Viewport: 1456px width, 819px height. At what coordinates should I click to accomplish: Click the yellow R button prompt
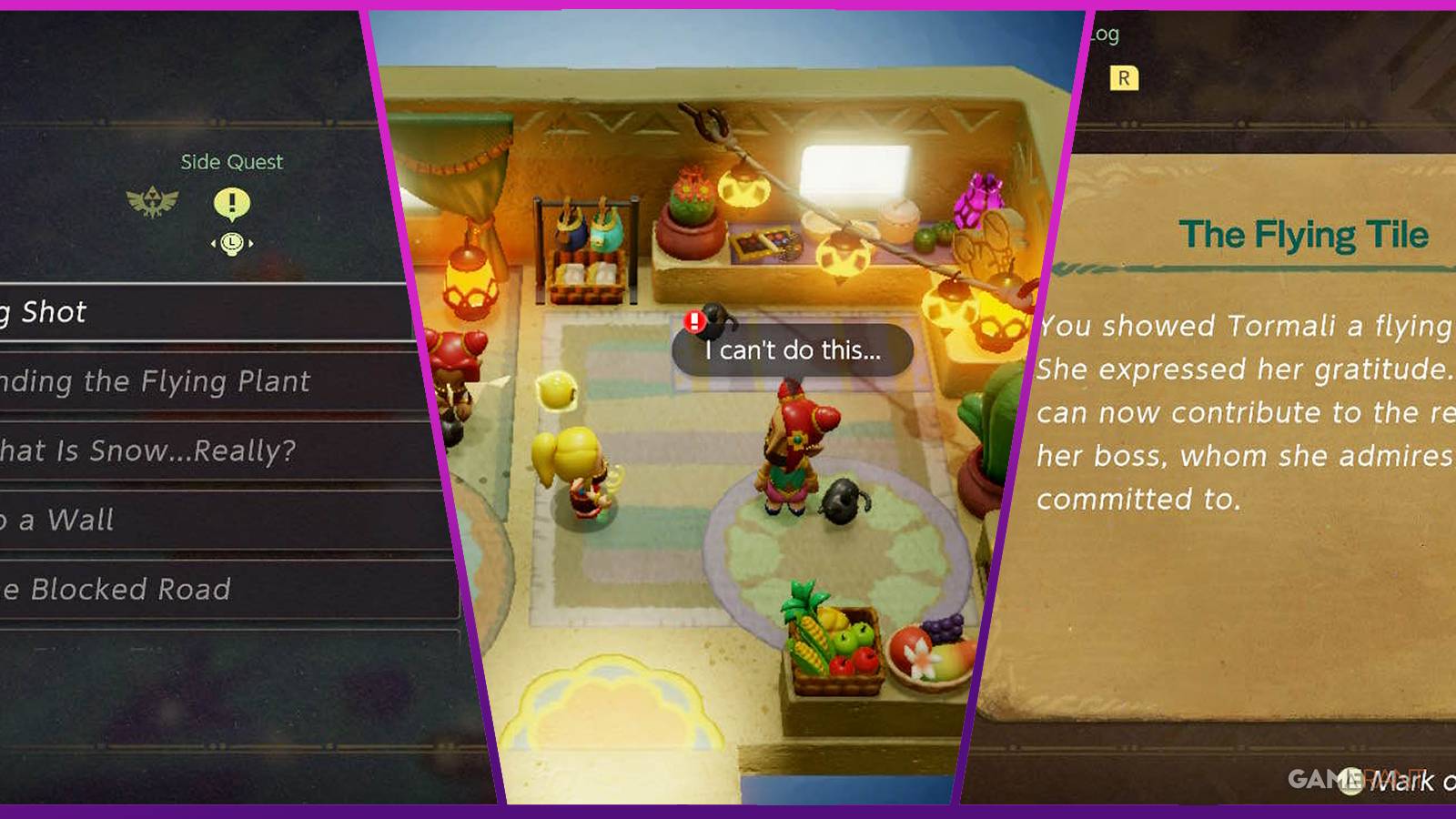point(1124,78)
